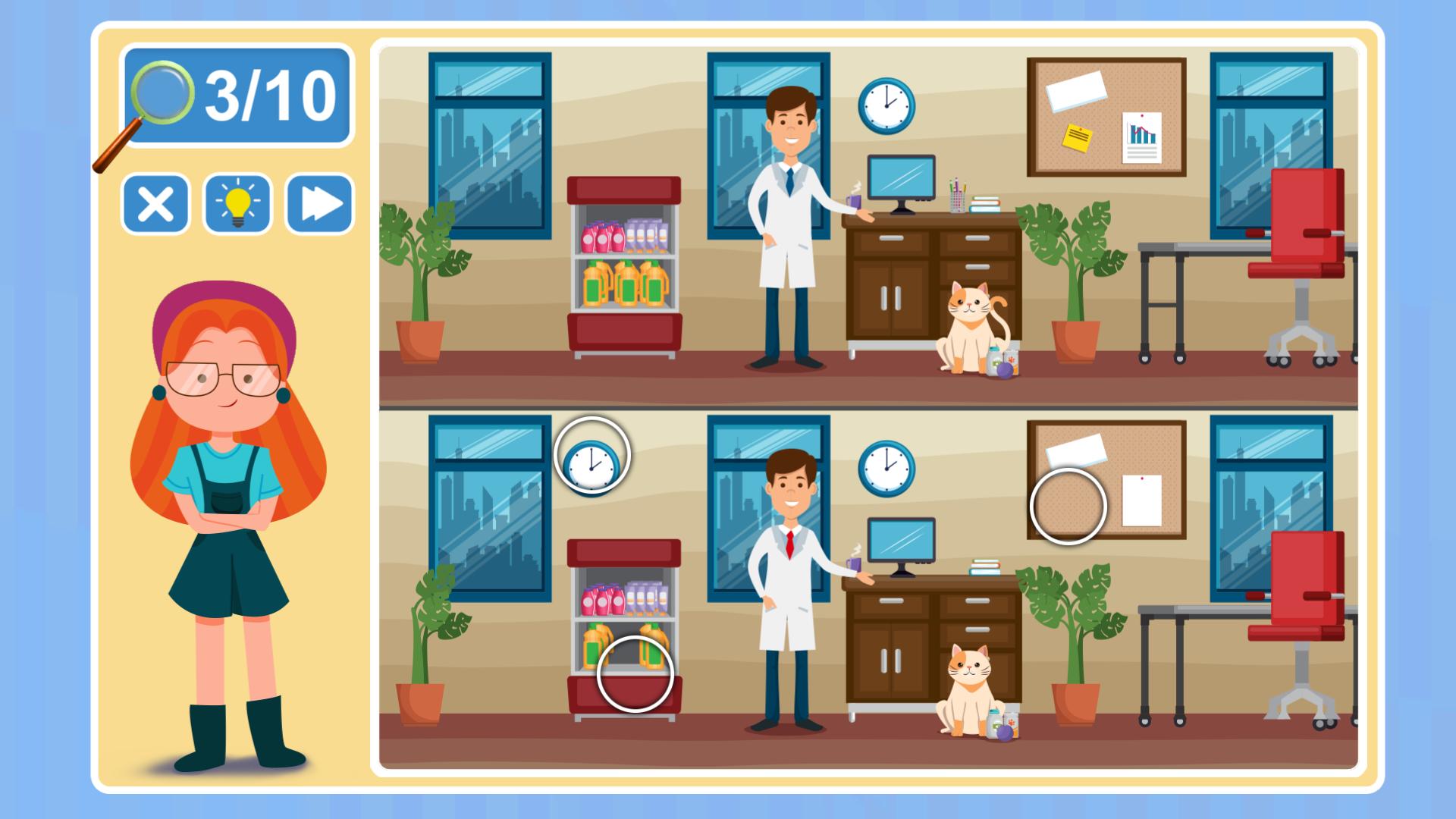Use the hint lightbulb button

point(236,203)
